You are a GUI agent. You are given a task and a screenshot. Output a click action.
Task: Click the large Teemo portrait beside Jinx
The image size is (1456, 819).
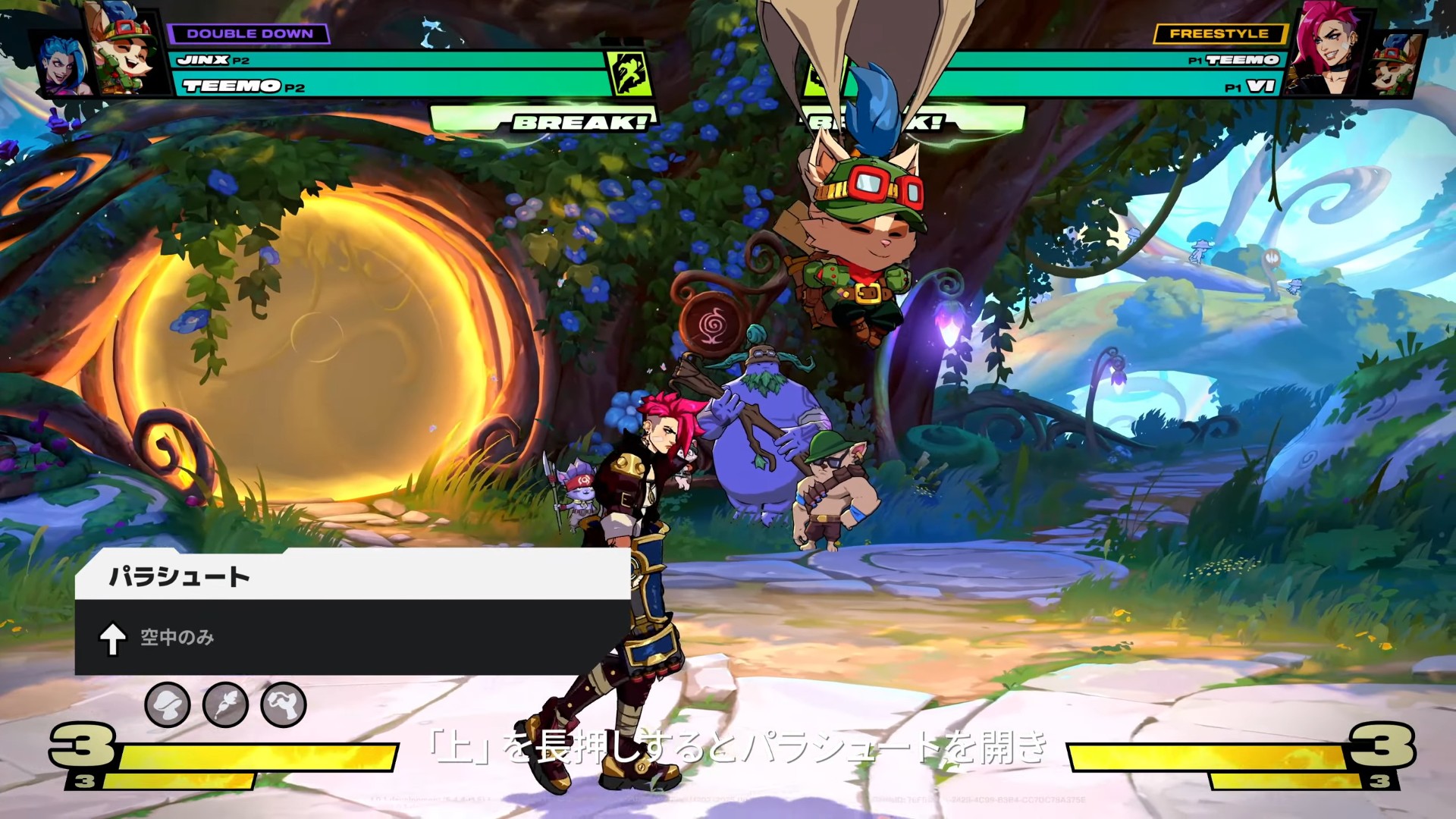[x=125, y=49]
